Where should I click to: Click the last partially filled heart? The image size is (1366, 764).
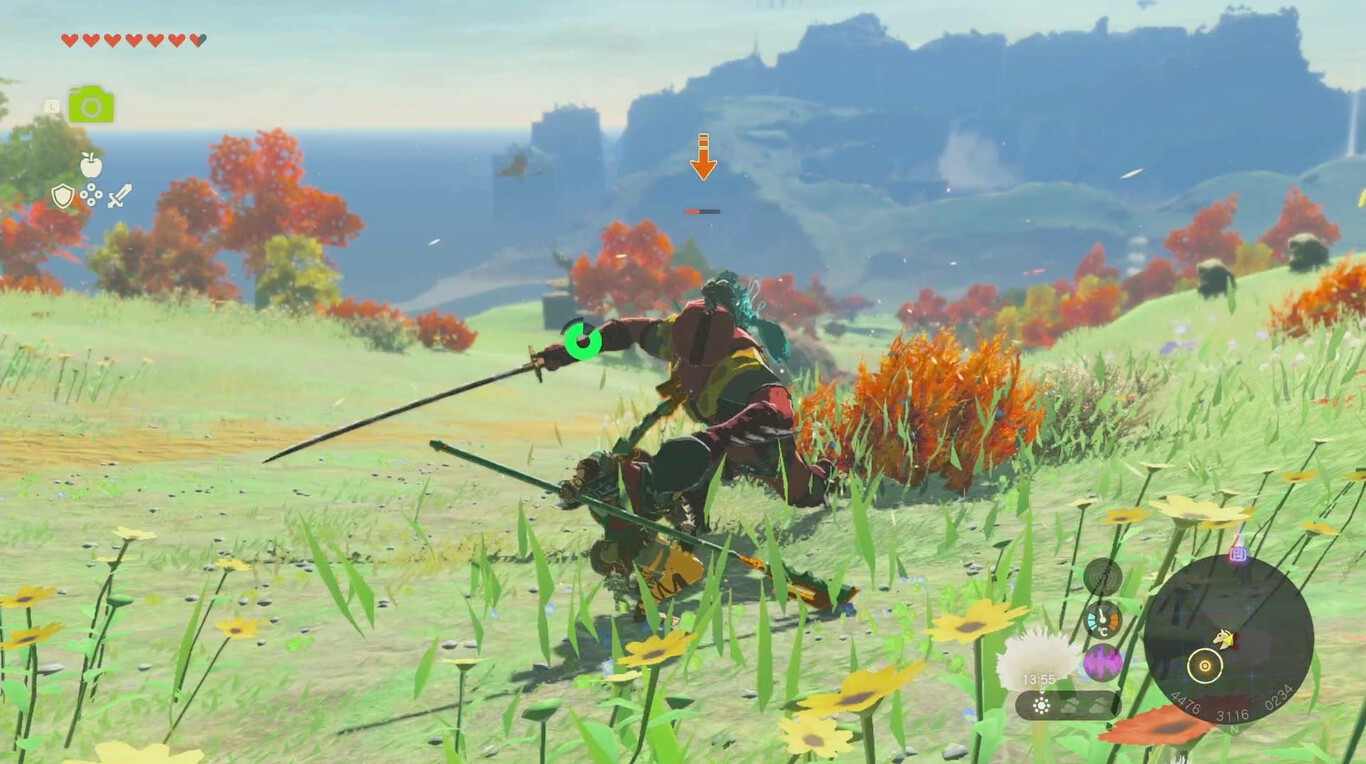[199, 41]
